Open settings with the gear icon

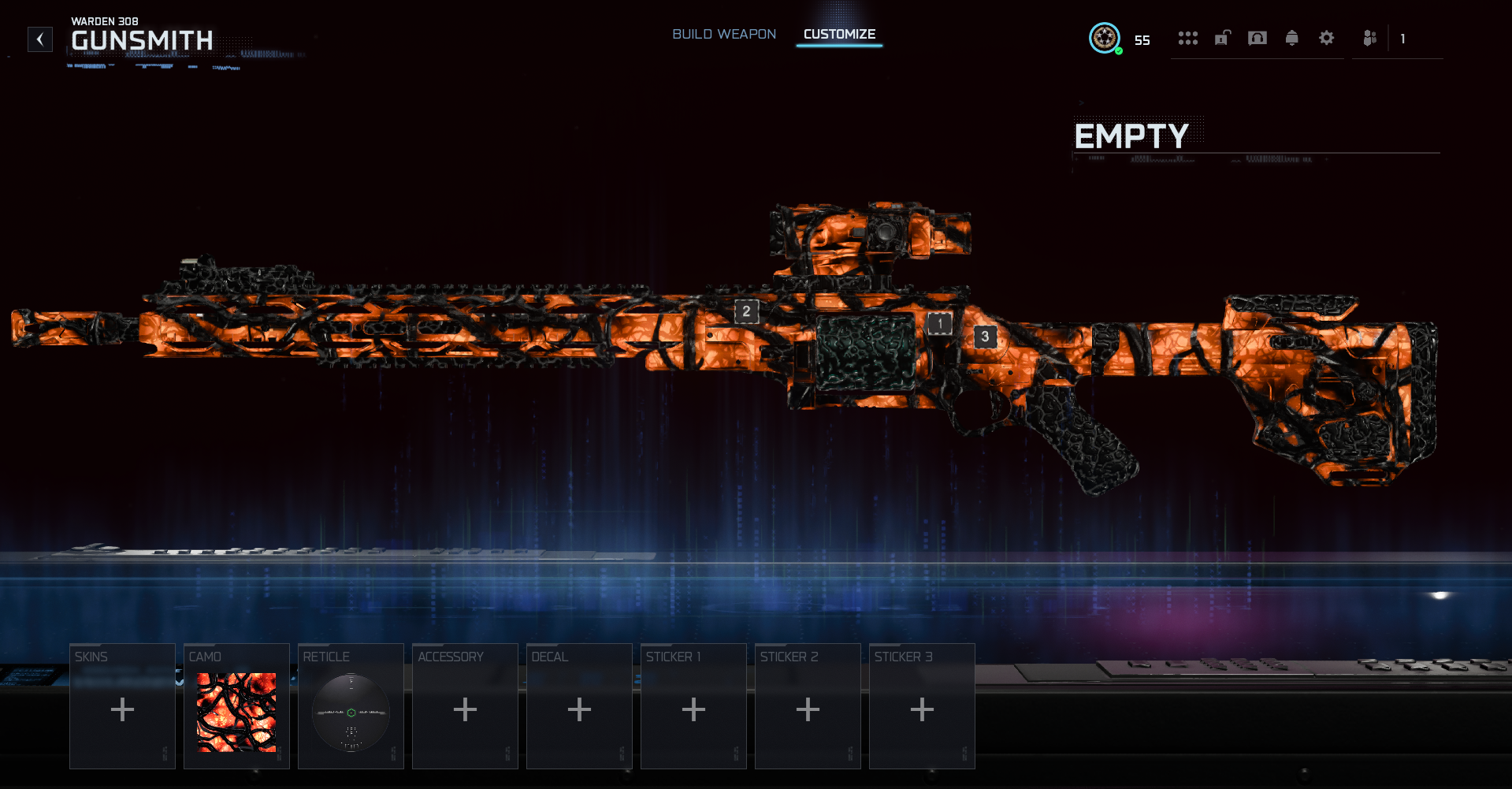[x=1327, y=38]
